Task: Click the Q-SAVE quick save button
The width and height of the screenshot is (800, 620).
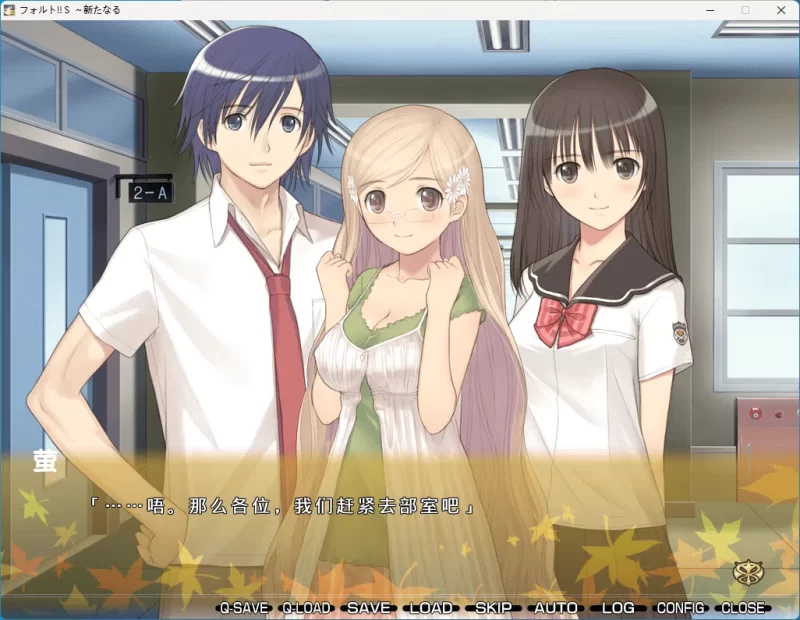Action: pyautogui.click(x=244, y=607)
